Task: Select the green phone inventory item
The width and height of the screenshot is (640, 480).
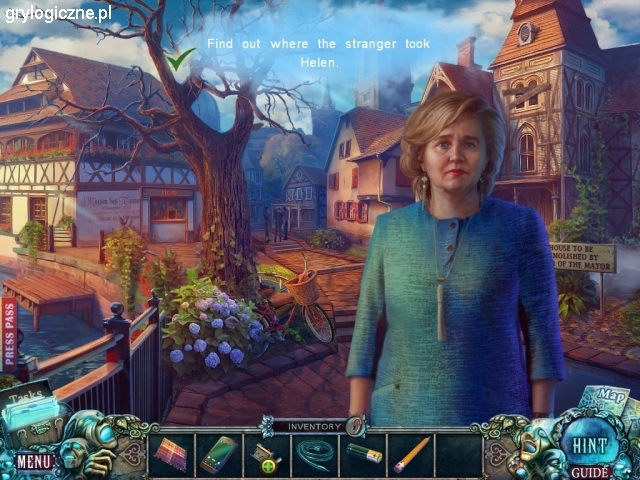Action: tap(219, 454)
